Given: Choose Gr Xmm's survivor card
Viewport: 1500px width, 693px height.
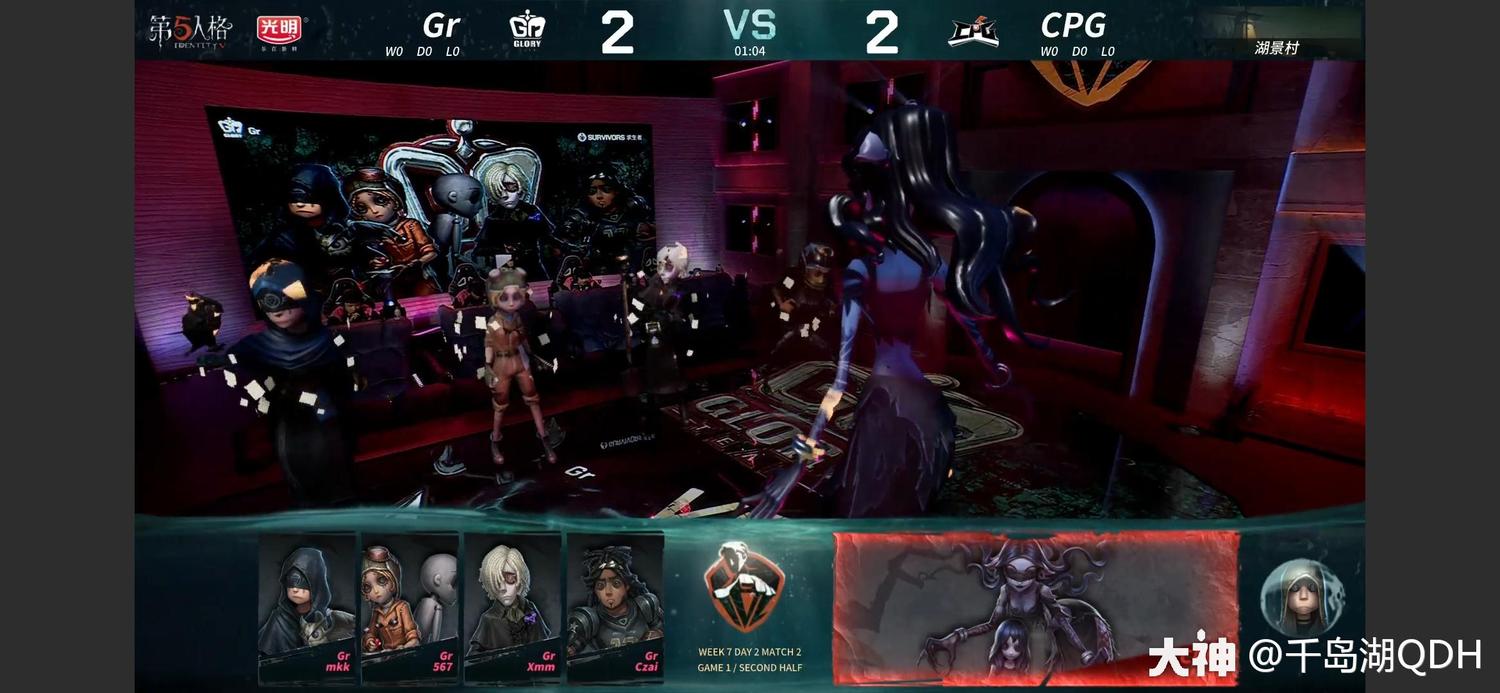Looking at the screenshot, I should 512,606.
